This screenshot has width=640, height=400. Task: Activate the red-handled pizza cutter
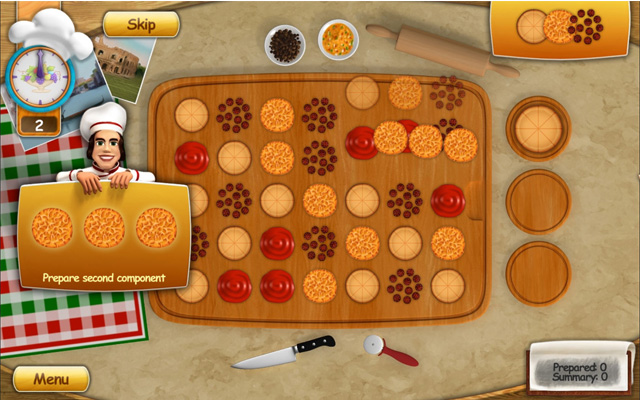click(389, 351)
